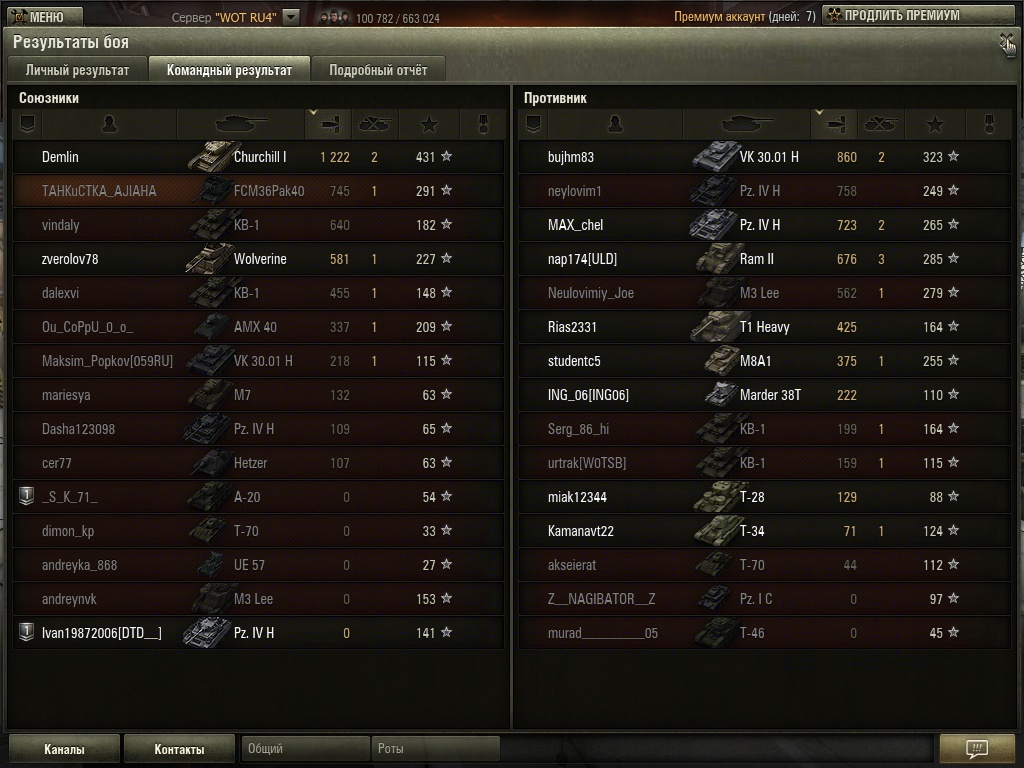1024x768 pixels.
Task: Select enemy nap174[ULD] with Ram II
Action: [764, 259]
